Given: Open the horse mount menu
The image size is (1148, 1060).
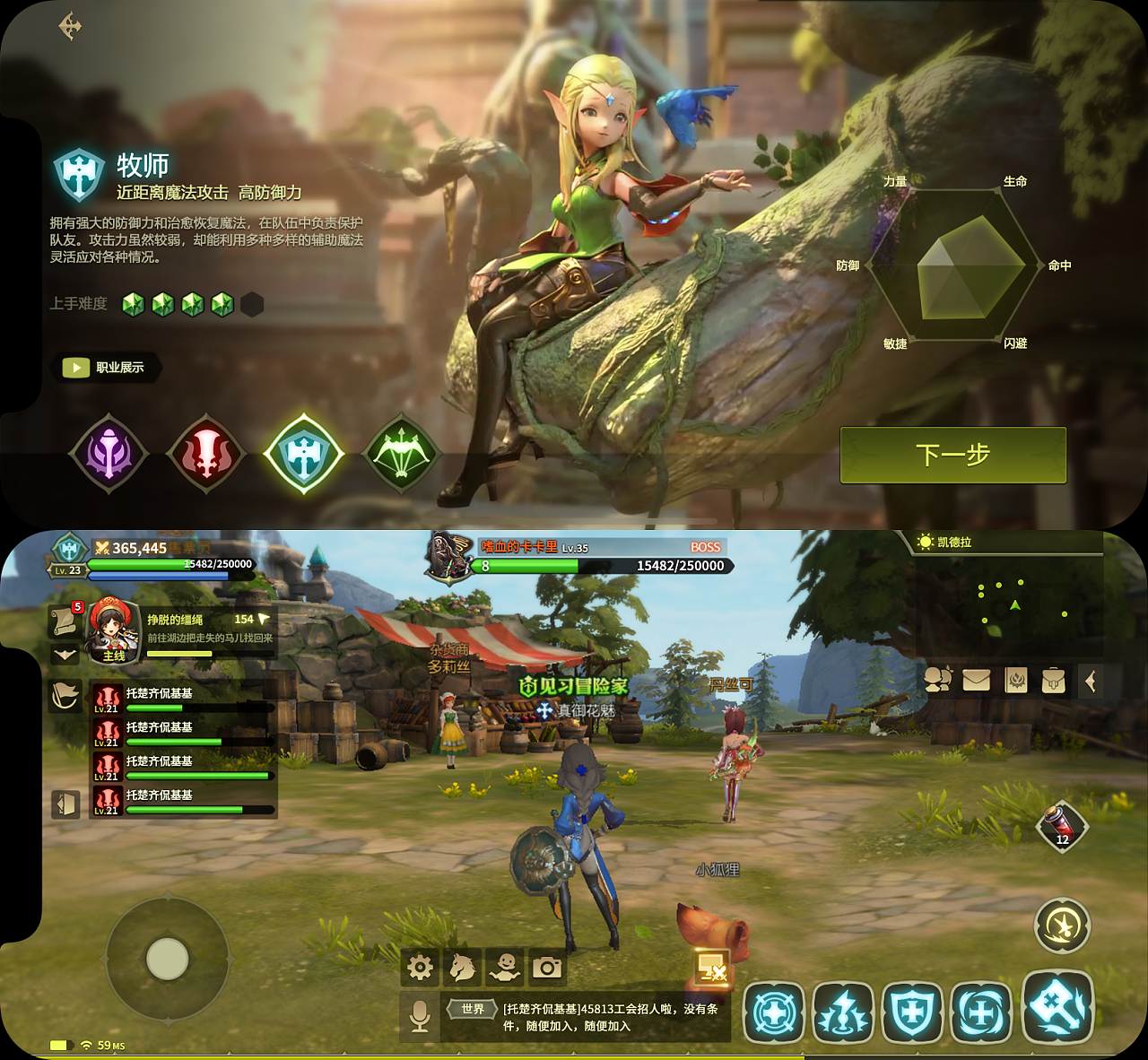Looking at the screenshot, I should (463, 968).
